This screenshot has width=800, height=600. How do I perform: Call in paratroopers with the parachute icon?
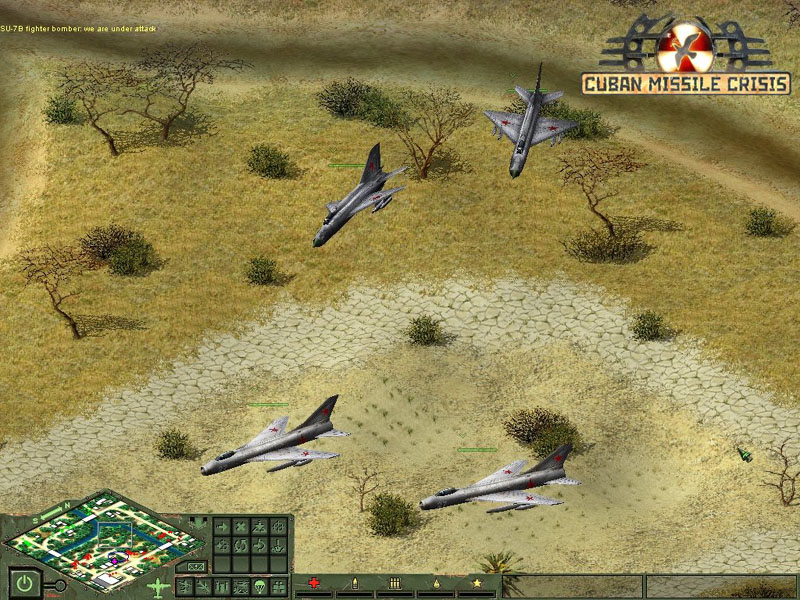point(259,585)
